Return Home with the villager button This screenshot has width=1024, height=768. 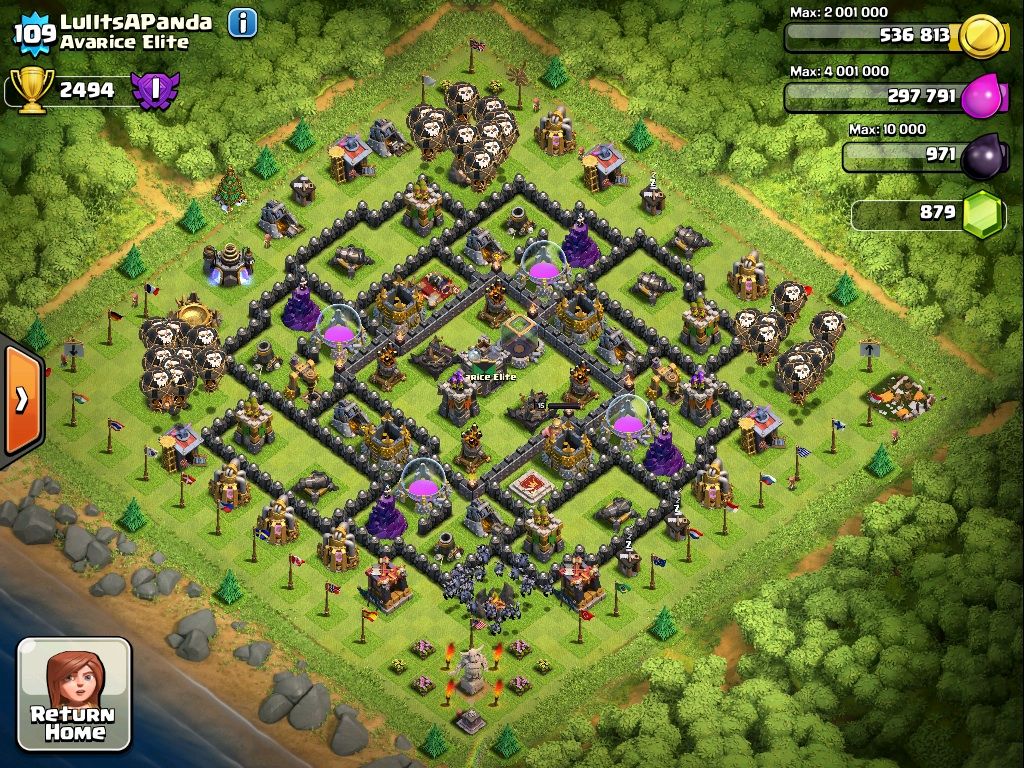pos(74,694)
